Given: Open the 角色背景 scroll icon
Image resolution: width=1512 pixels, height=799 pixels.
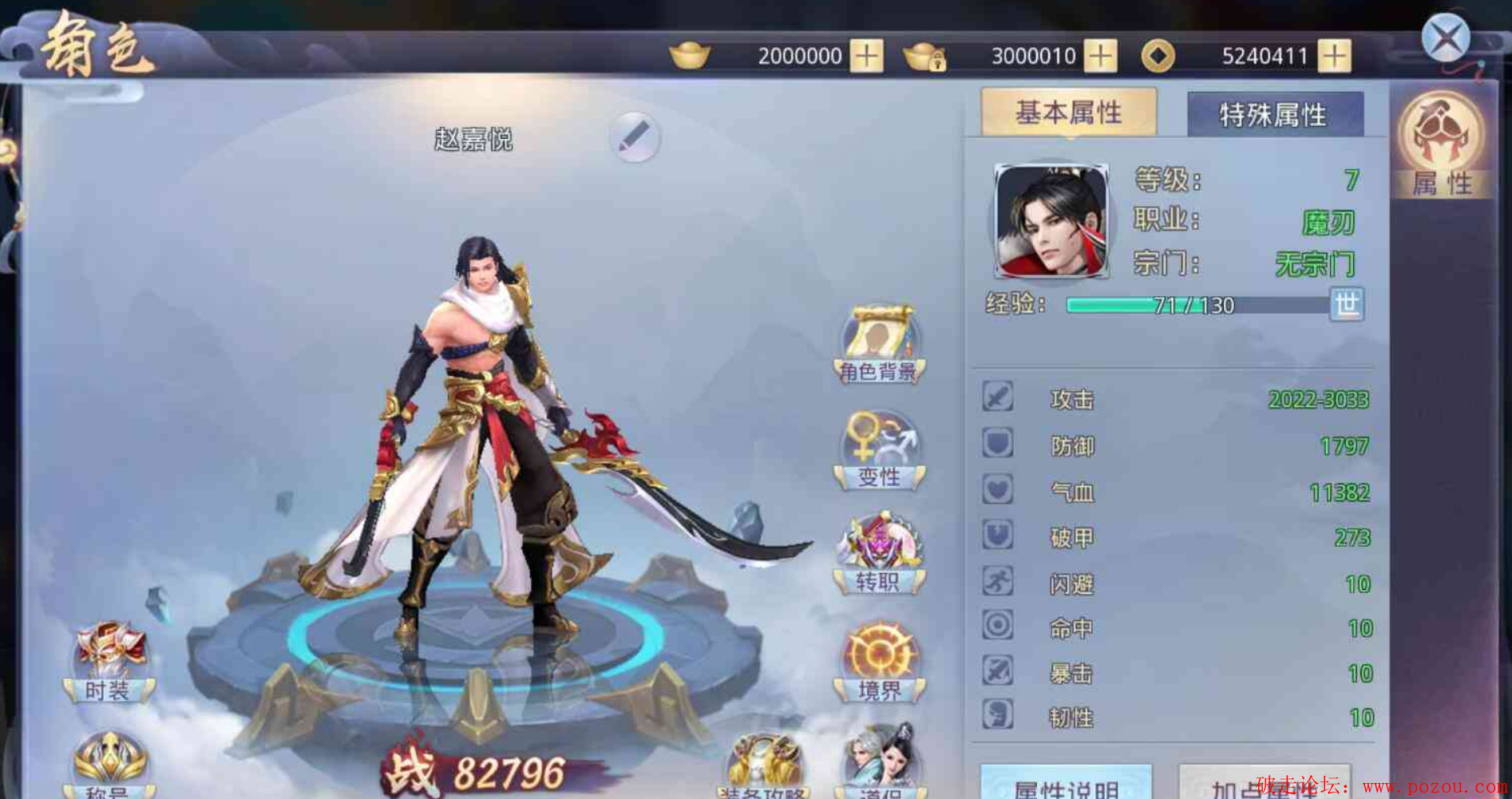Looking at the screenshot, I should (879, 344).
